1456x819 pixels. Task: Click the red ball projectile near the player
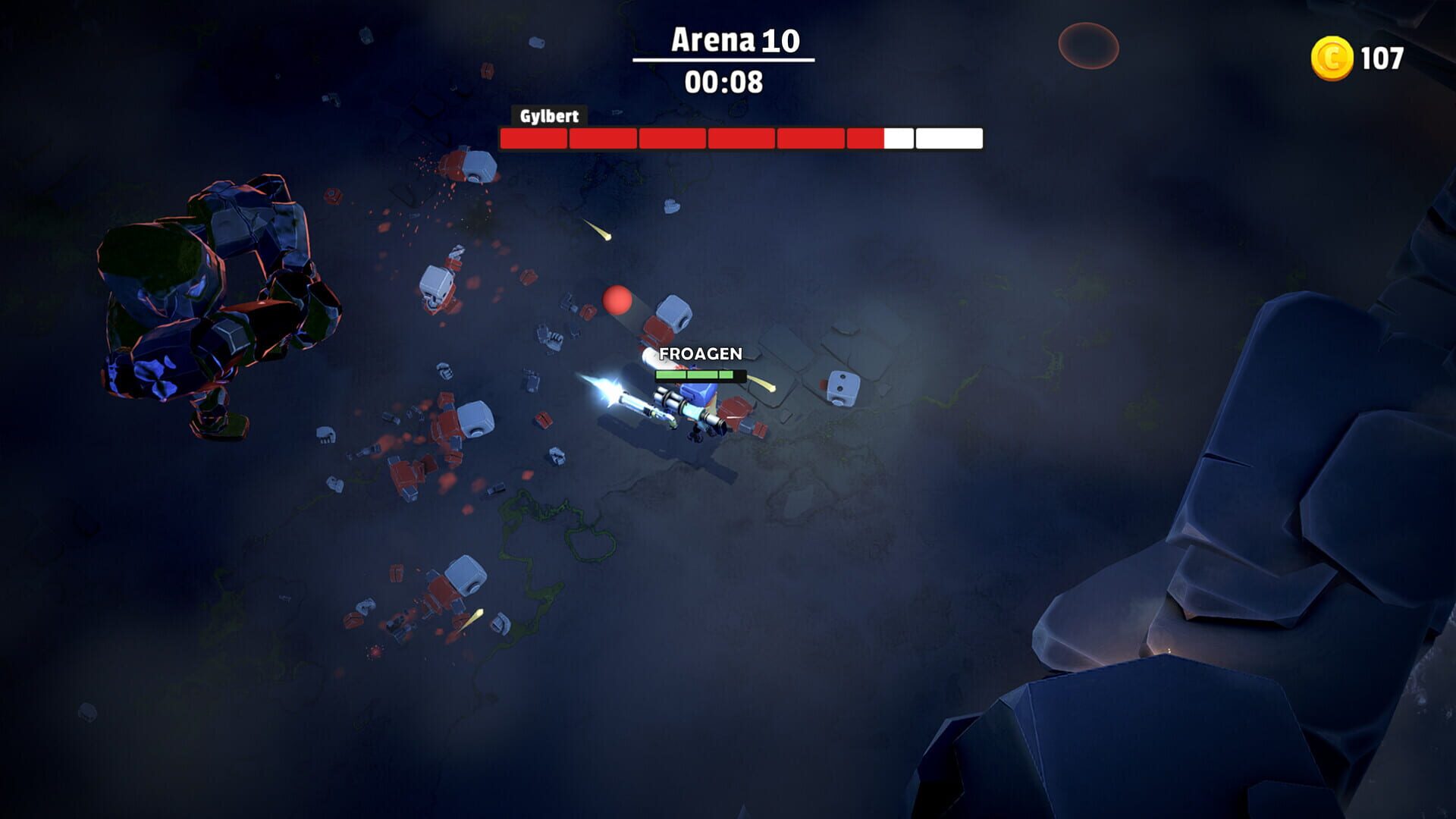617,301
